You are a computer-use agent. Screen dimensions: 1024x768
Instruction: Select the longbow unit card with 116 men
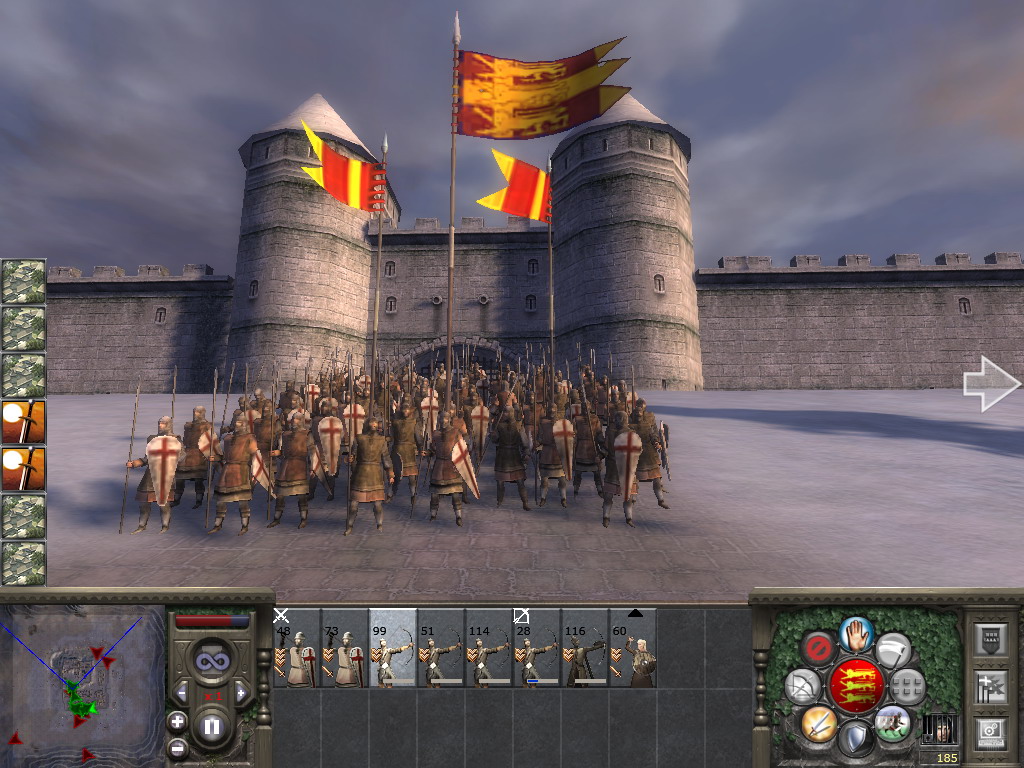pos(585,649)
